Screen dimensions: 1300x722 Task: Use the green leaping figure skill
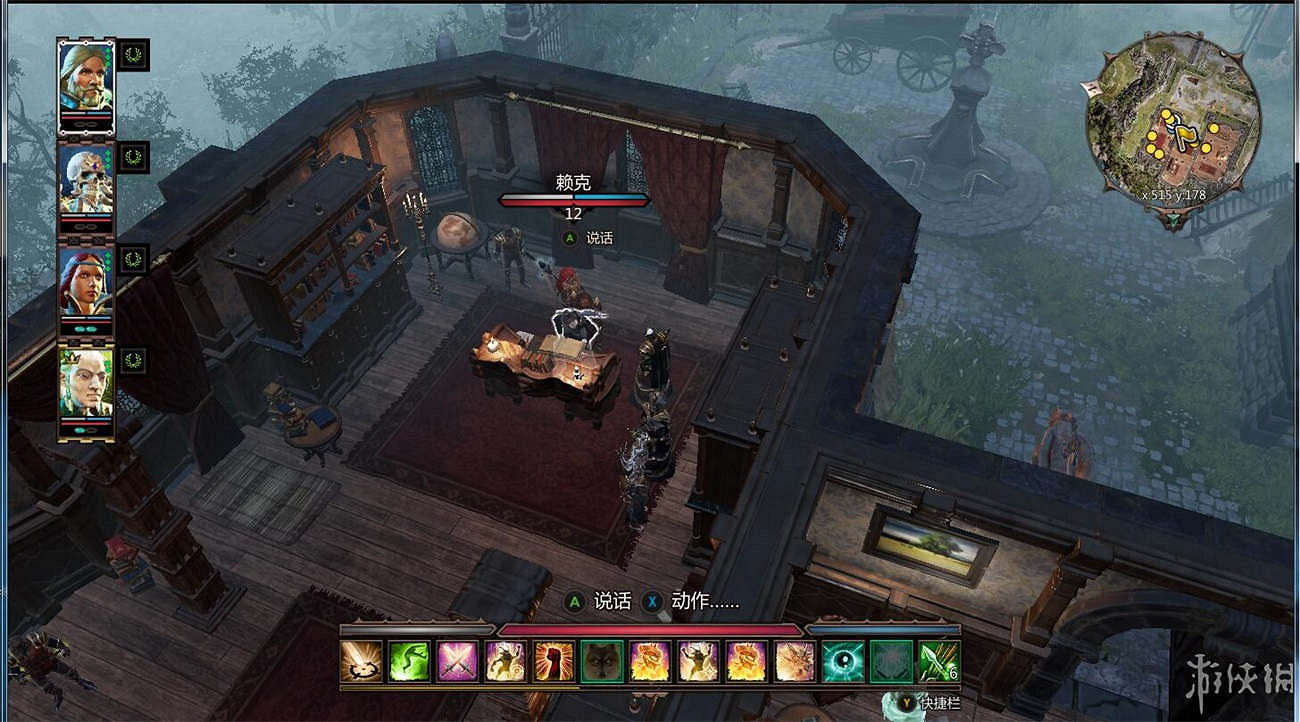tap(409, 661)
